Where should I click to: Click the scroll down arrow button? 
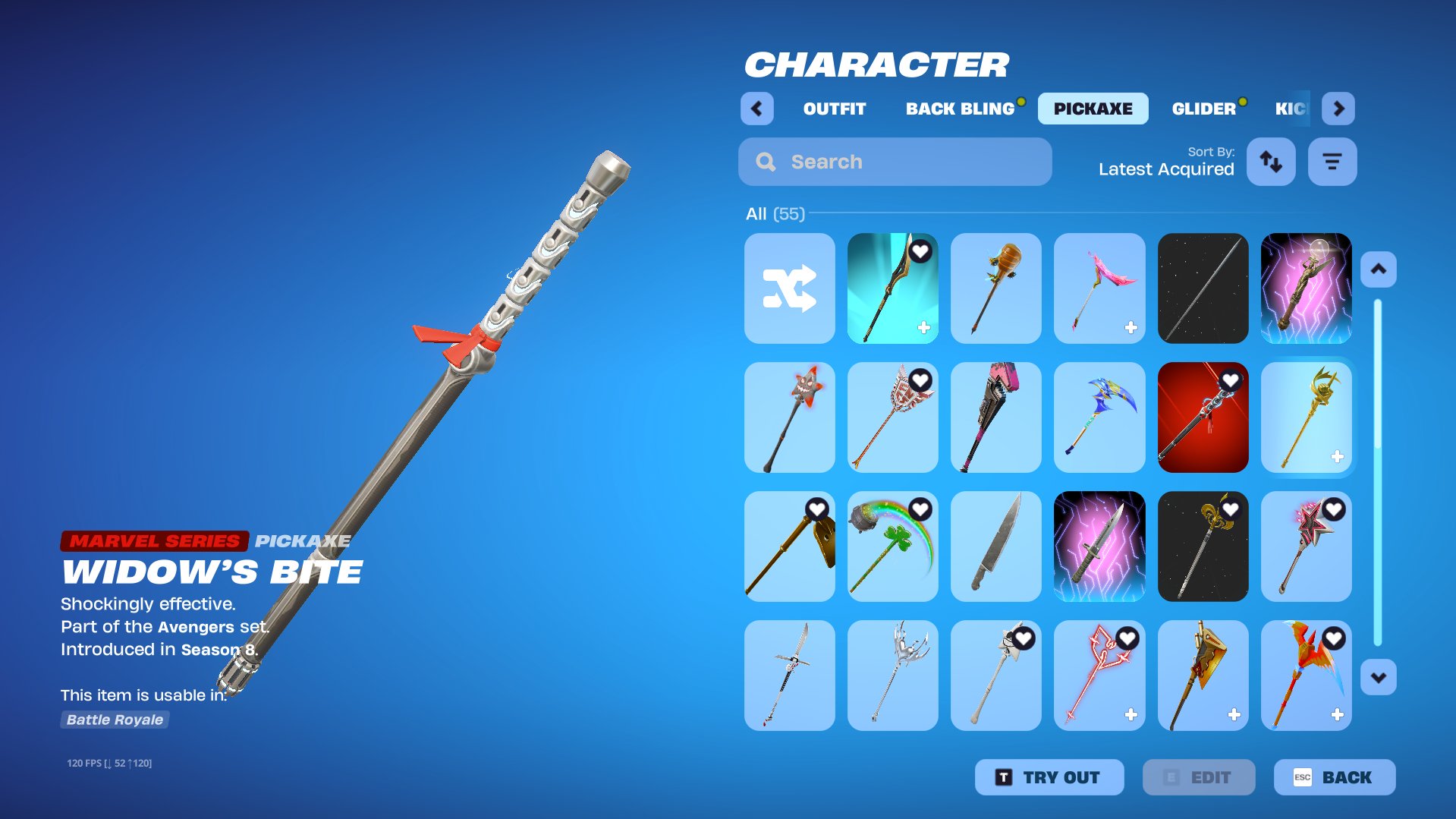[x=1378, y=678]
